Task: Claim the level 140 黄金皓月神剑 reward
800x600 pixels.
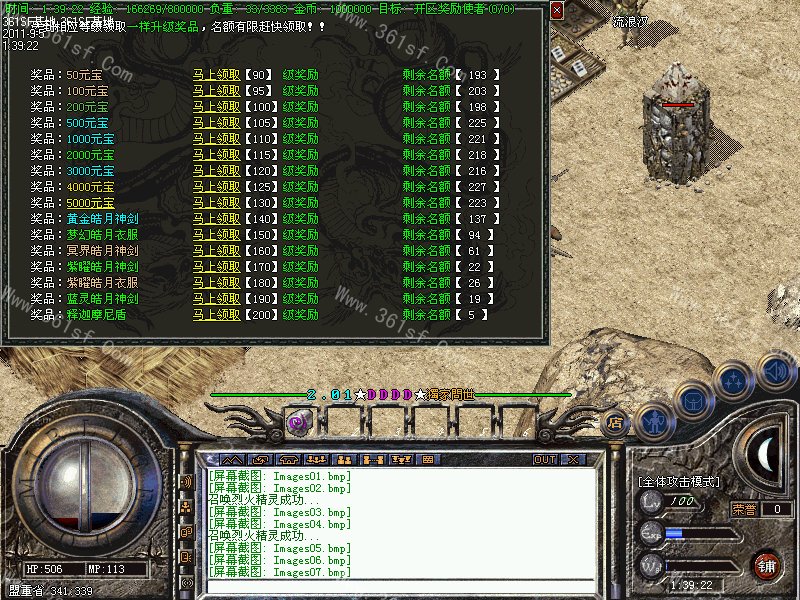Action: click(217, 219)
